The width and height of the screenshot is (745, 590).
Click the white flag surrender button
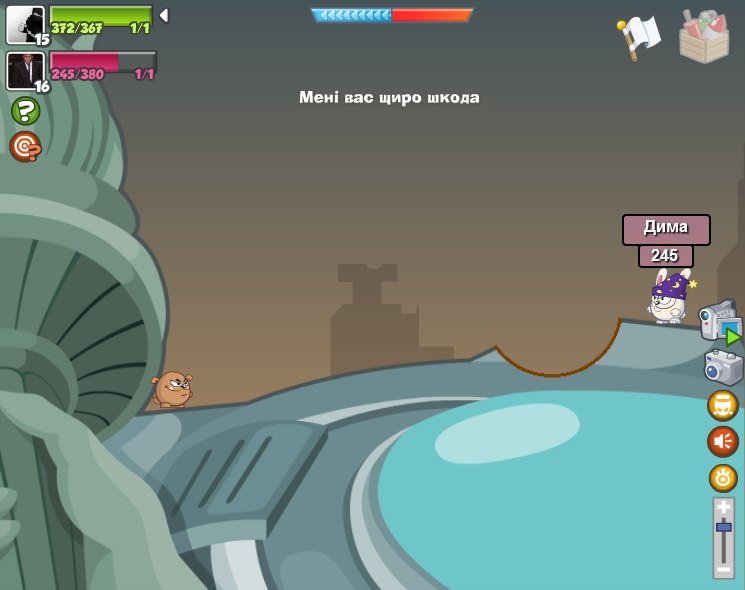(639, 37)
